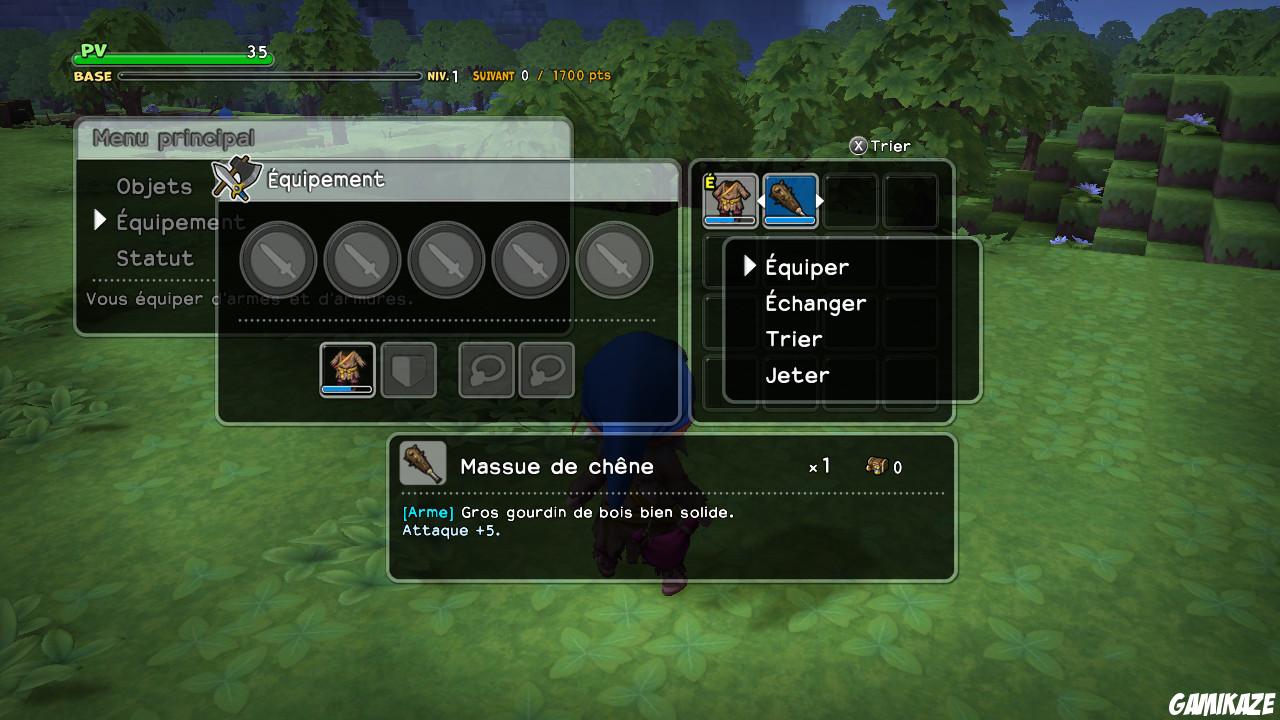Click the armor slot showing leather tunic

point(348,368)
